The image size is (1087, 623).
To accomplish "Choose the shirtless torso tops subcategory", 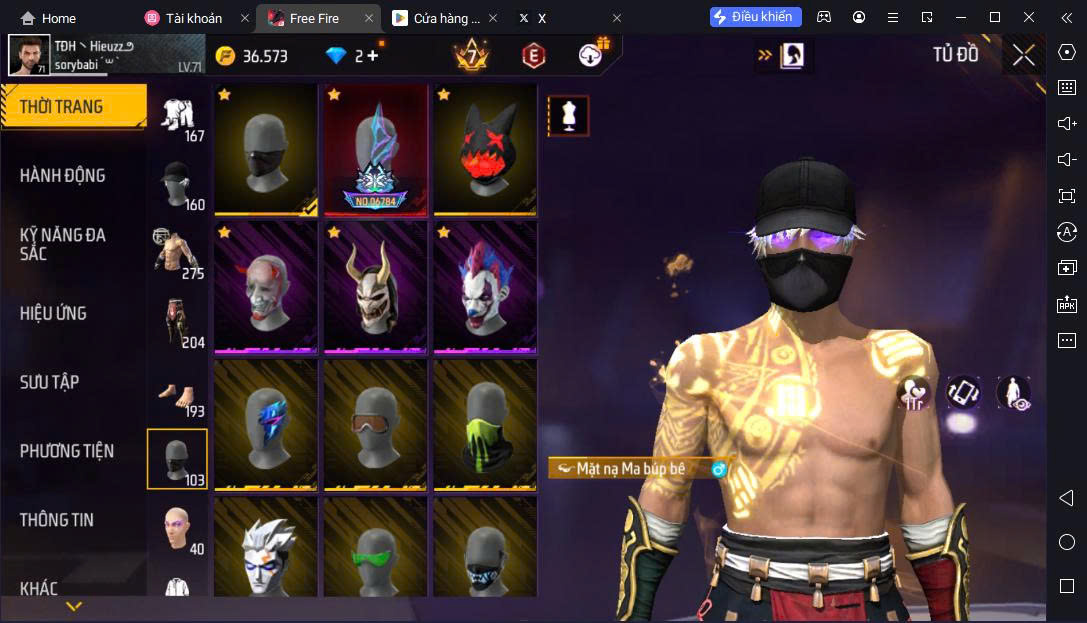I will click(177, 254).
